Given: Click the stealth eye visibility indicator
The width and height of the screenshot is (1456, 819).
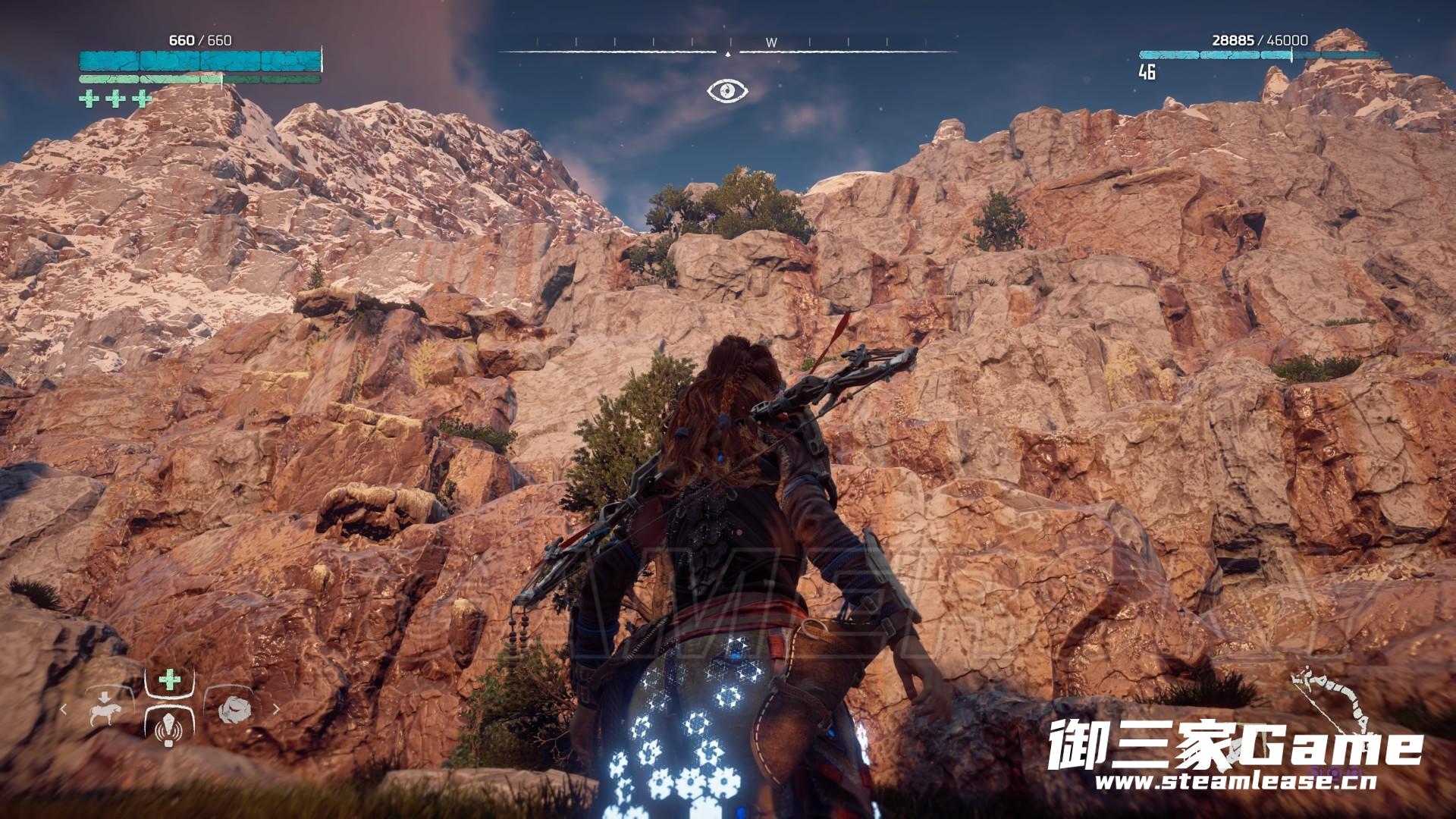Looking at the screenshot, I should 727,91.
